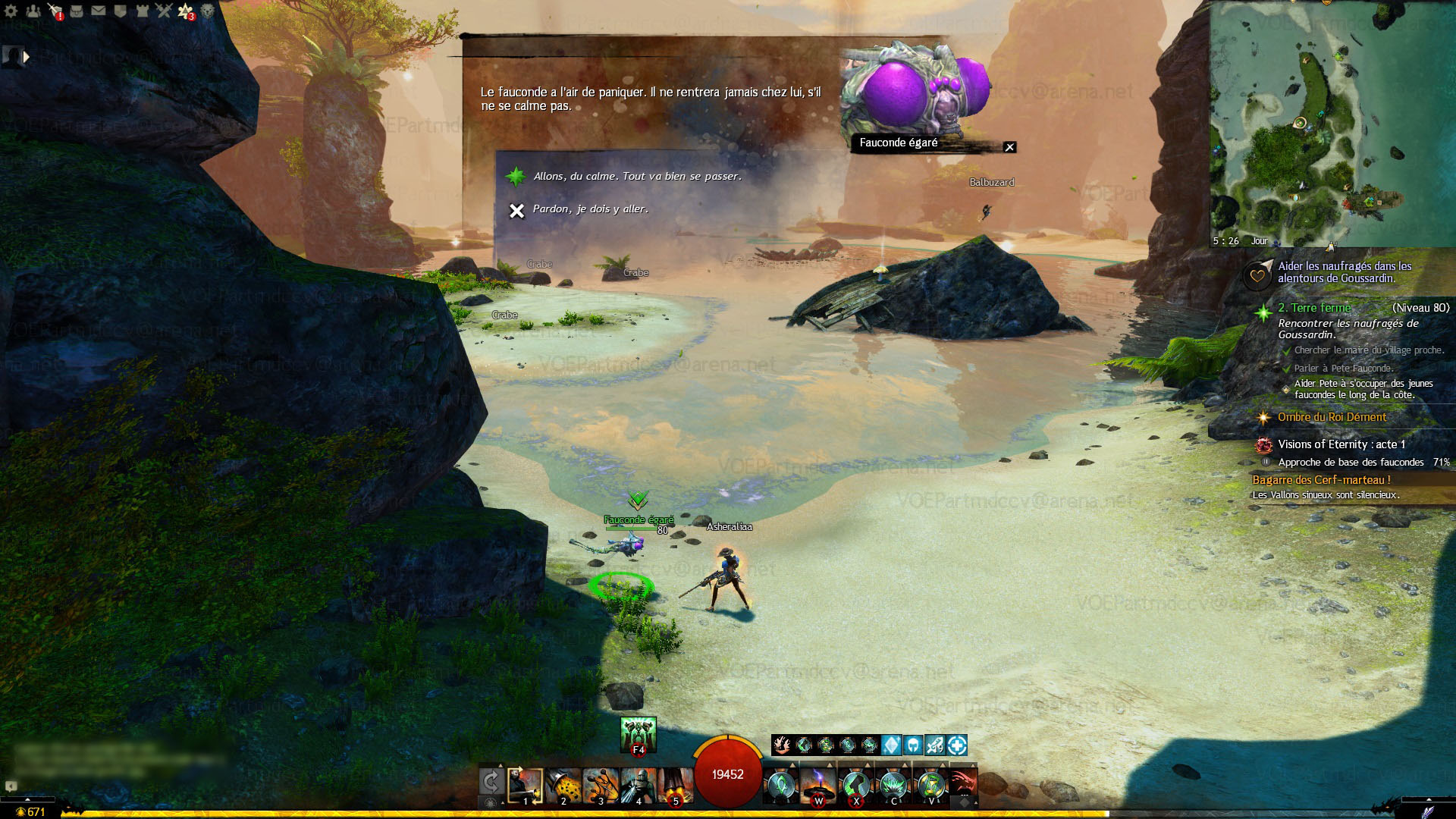This screenshot has height=819, width=1456.
Task: Choose "Pardon, je dois y aller"
Action: (590, 209)
